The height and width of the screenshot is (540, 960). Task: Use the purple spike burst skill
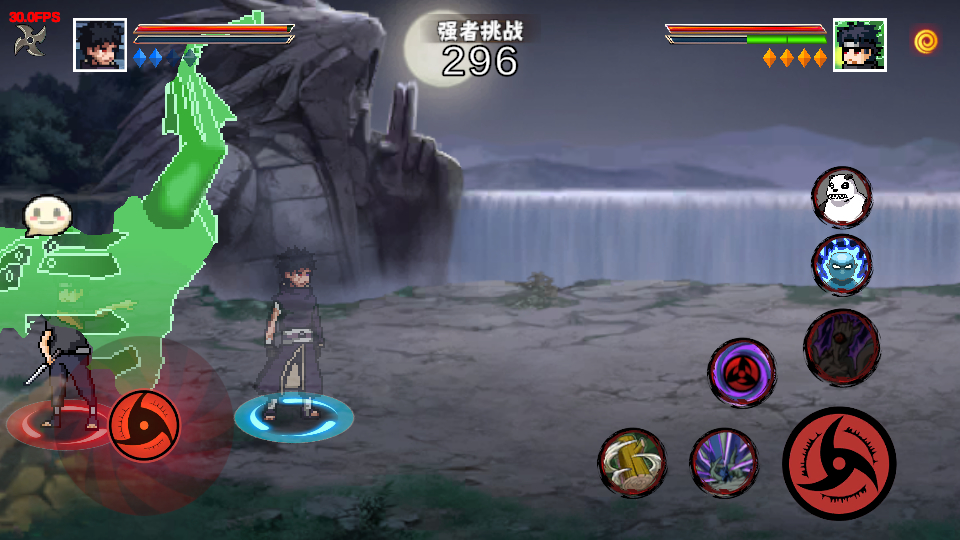(x=724, y=462)
